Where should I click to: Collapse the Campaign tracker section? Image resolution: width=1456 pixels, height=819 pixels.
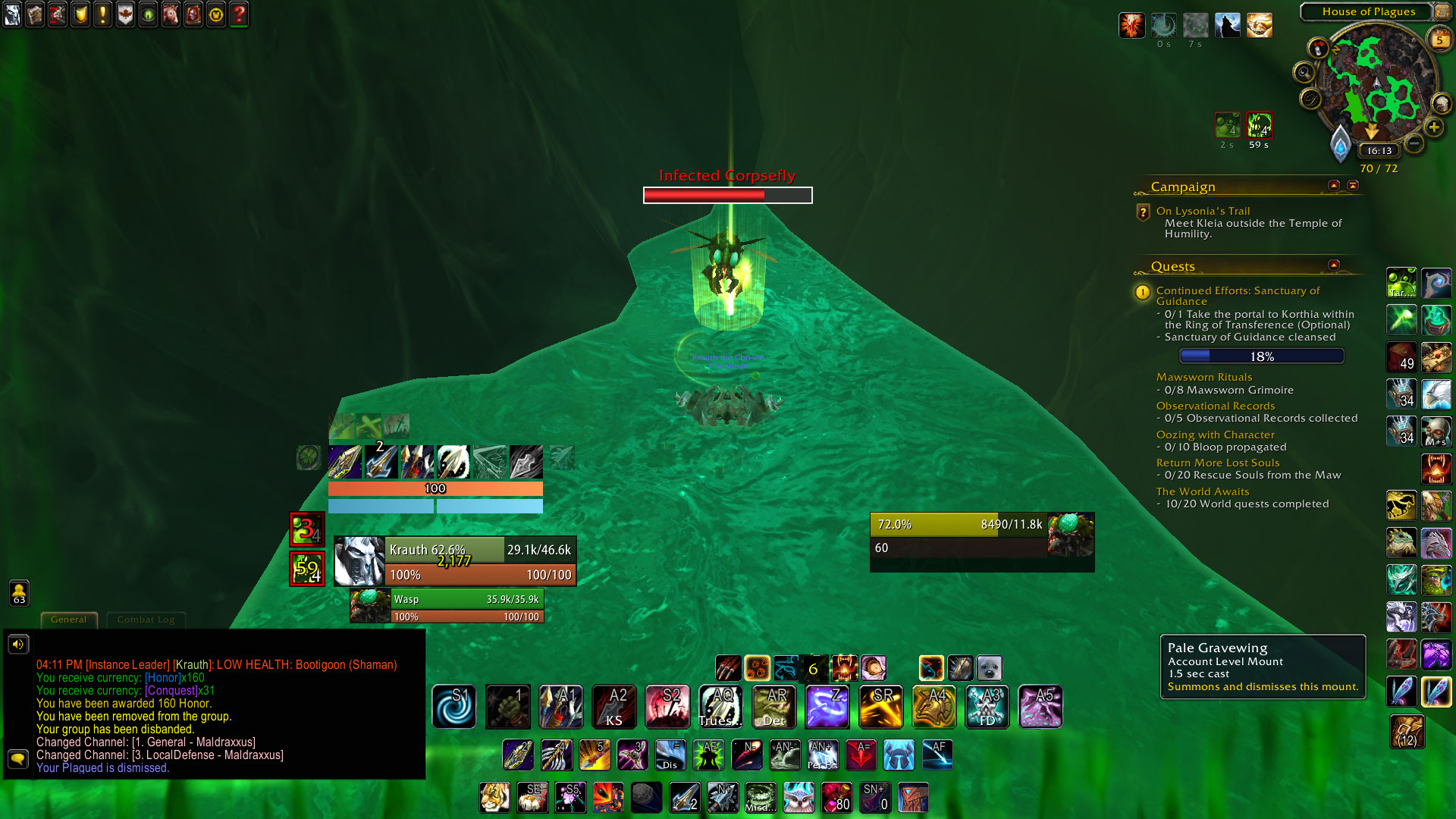(1334, 185)
